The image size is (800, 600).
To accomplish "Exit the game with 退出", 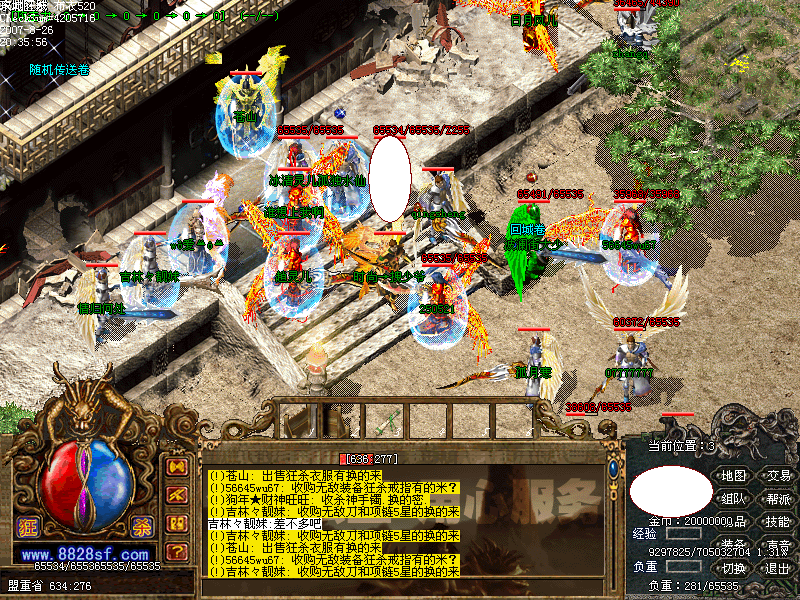I will click(778, 568).
